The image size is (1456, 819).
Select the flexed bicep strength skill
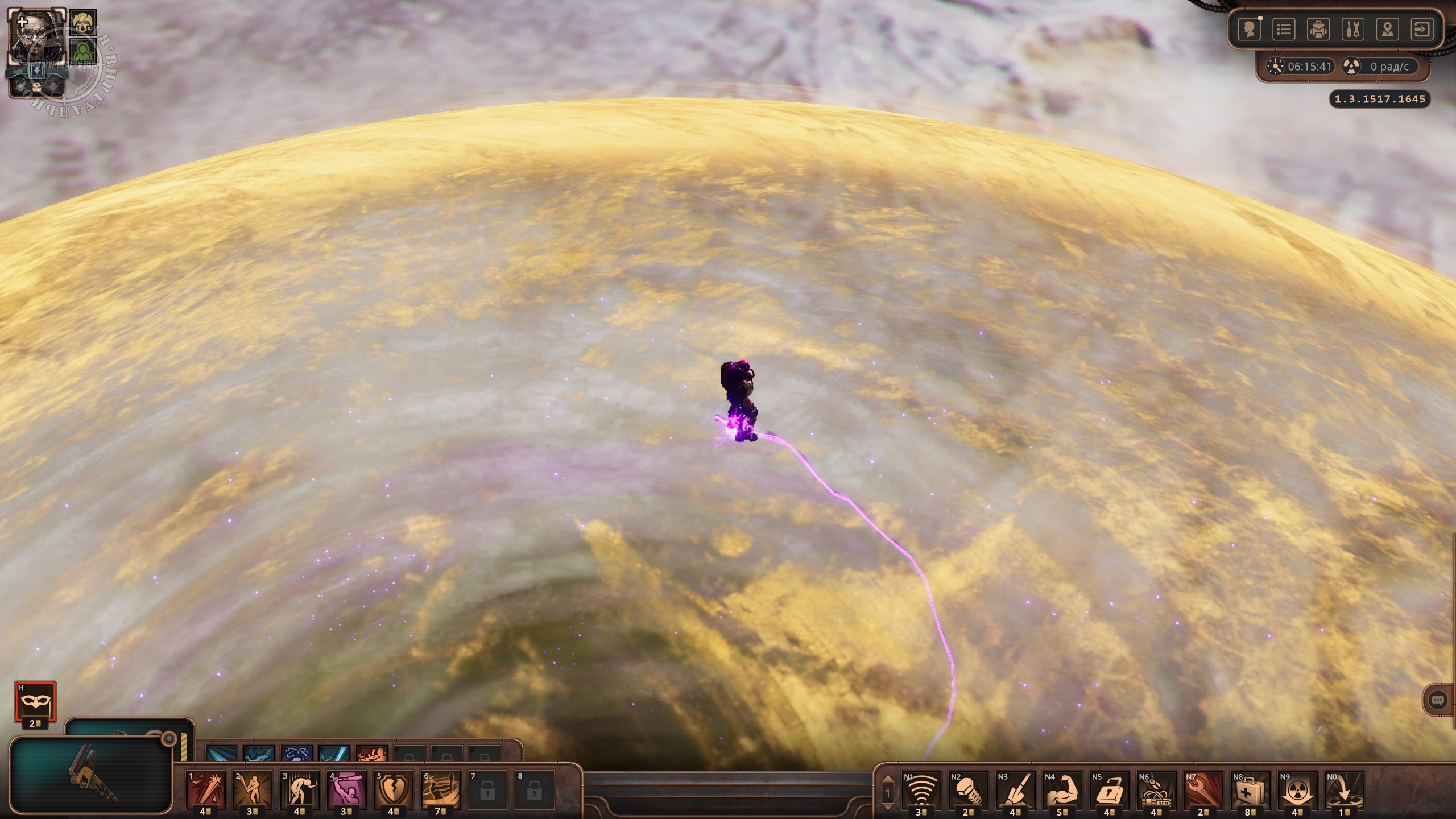click(1062, 789)
